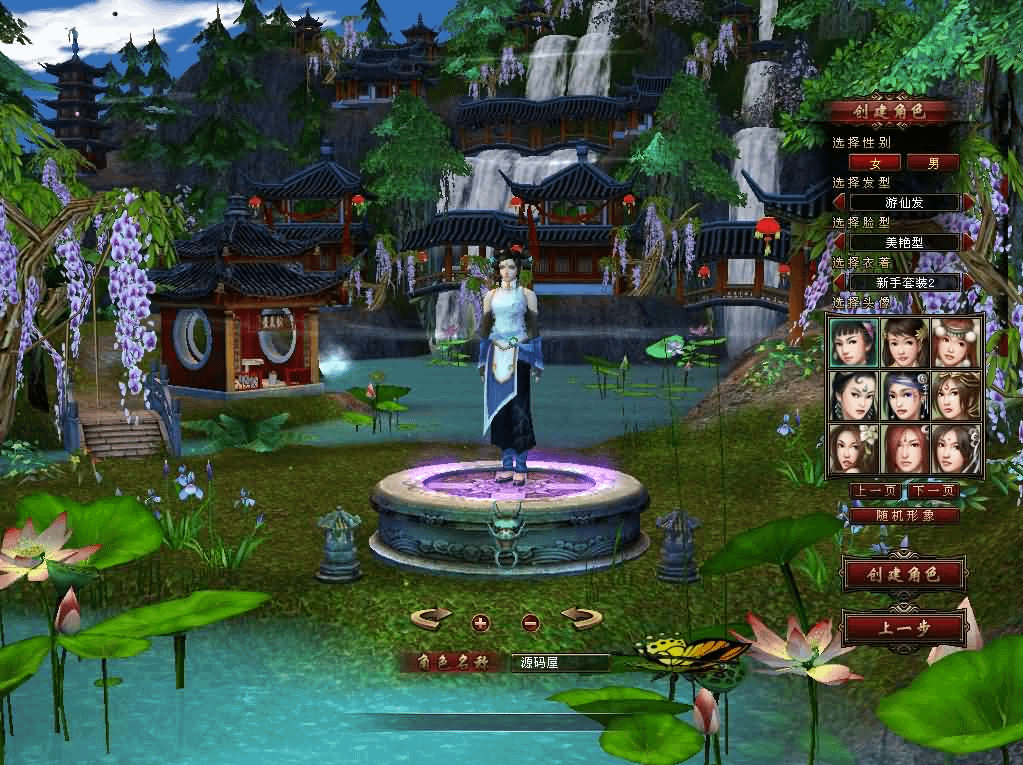
Task: Randomize appearance with the 随机形象 button
Action: [905, 515]
